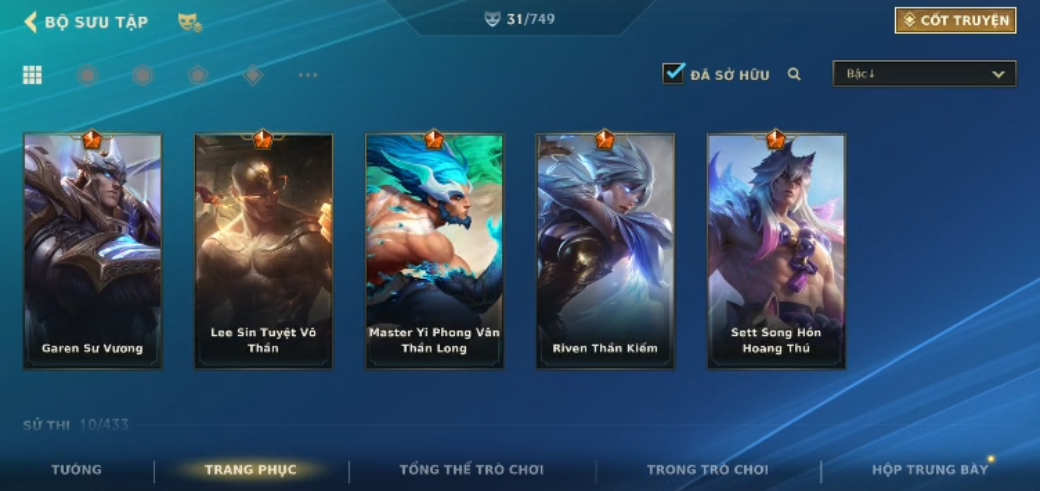This screenshot has width=1040, height=491.
Task: Open the Cốt Truyện button
Action: [x=955, y=21]
